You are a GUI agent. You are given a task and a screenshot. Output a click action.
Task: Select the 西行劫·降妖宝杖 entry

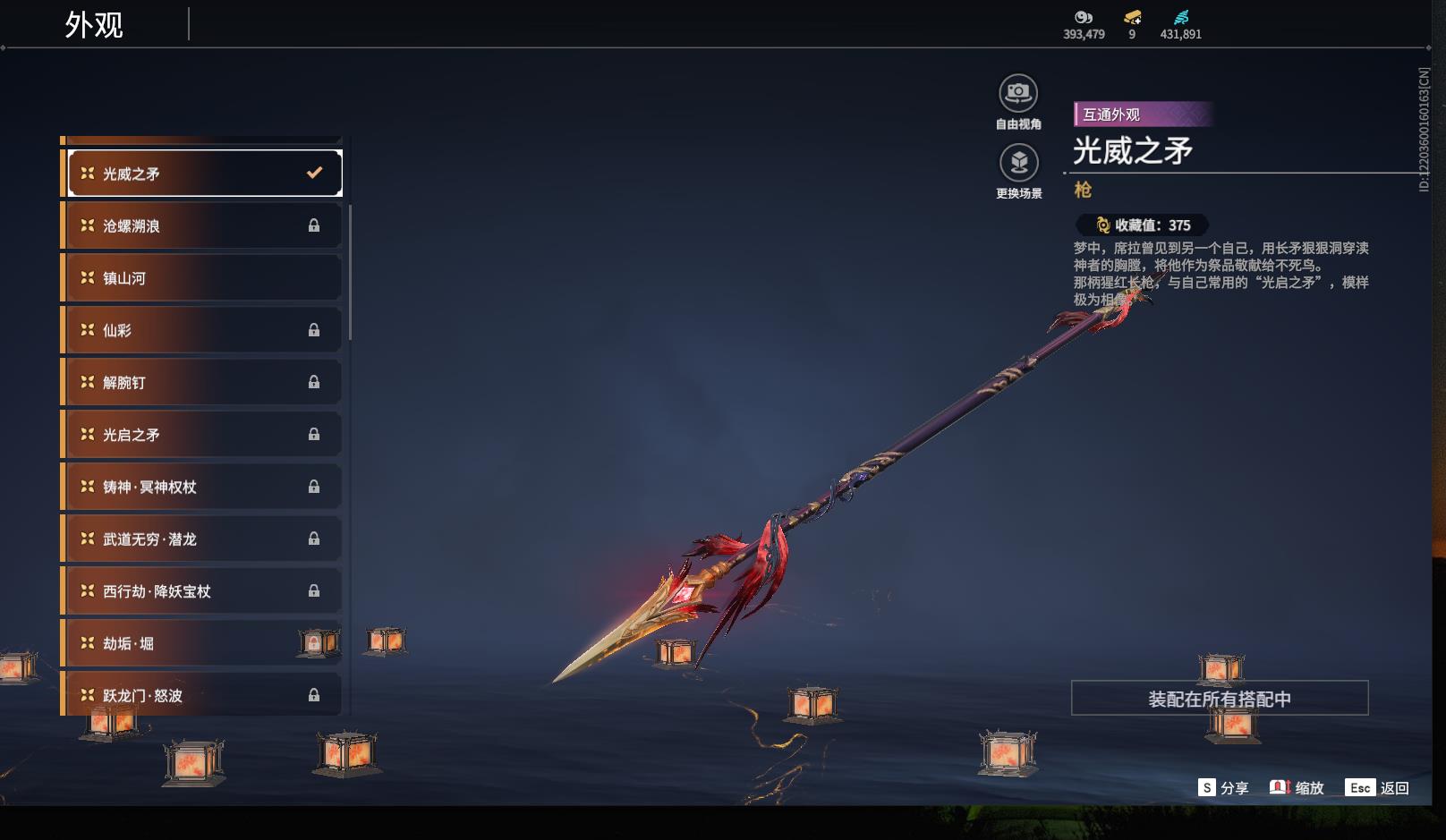click(204, 591)
